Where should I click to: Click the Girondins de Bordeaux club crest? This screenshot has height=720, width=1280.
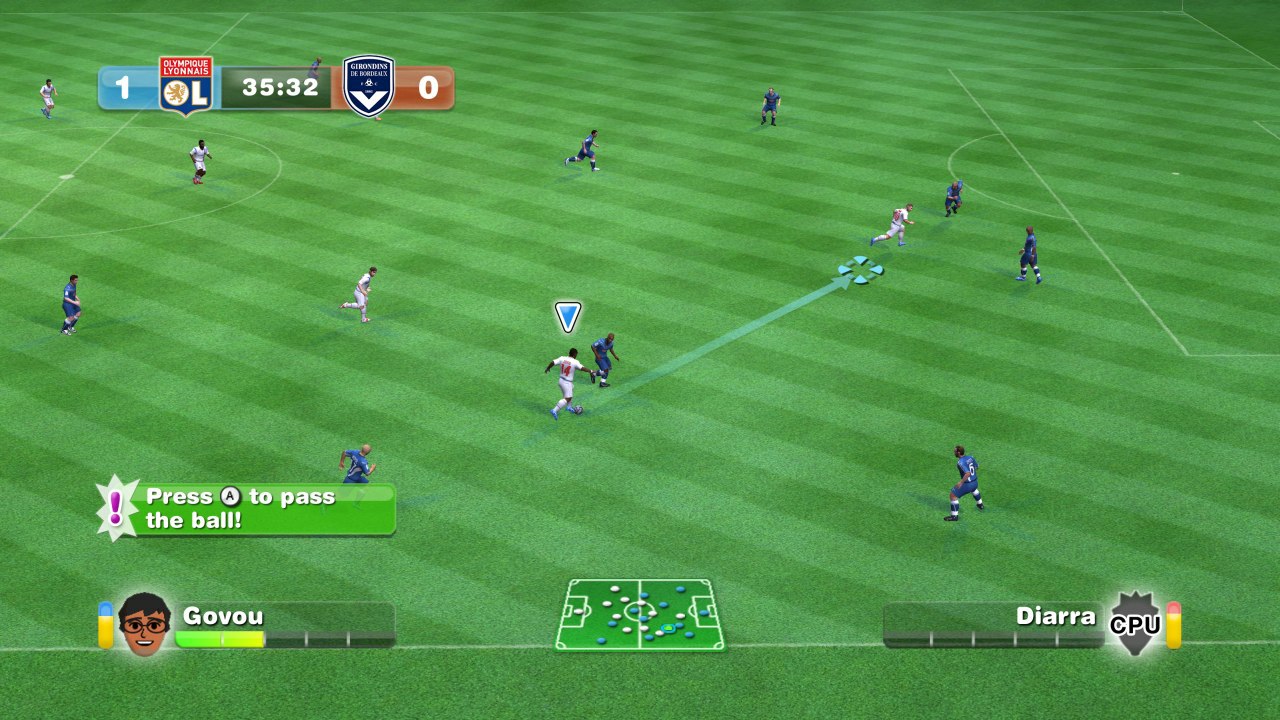[x=368, y=85]
